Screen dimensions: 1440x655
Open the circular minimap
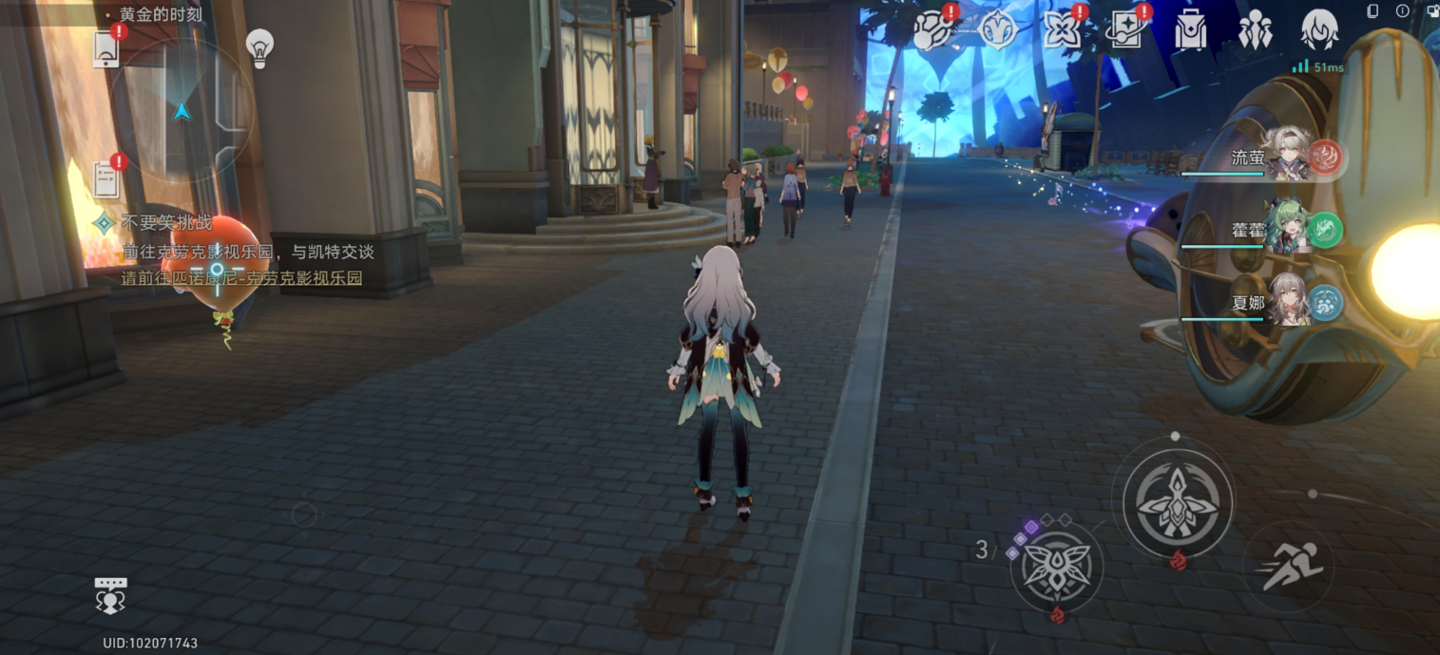[181, 111]
